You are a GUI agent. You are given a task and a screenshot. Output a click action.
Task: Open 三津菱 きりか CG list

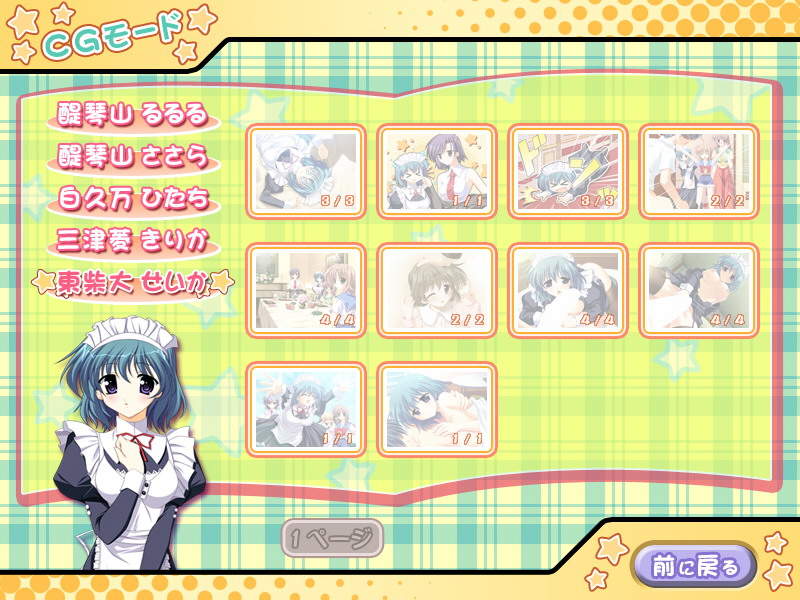(x=133, y=241)
